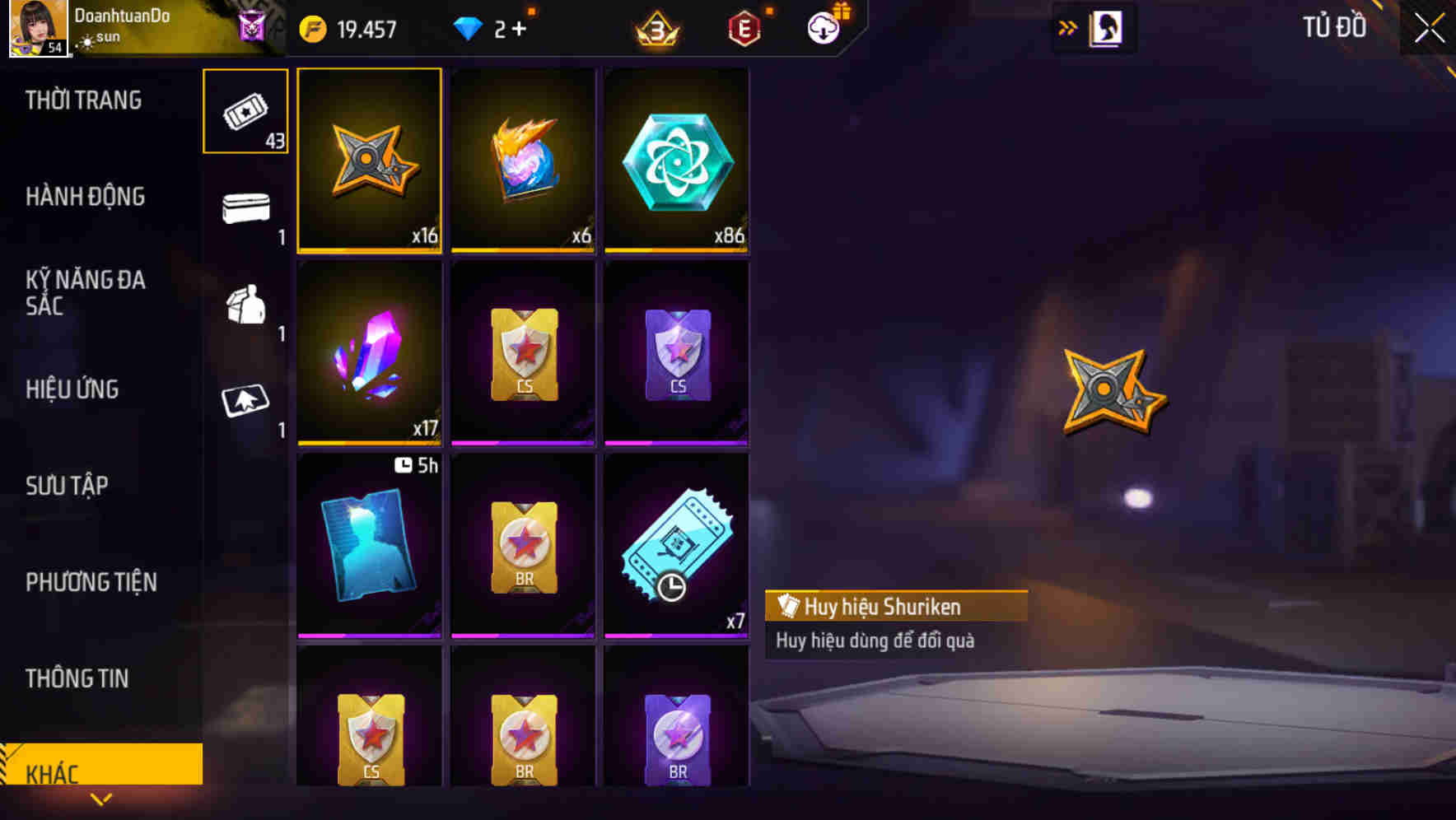
Task: Collapse the KHÁC section via down arrow
Action: (x=102, y=799)
